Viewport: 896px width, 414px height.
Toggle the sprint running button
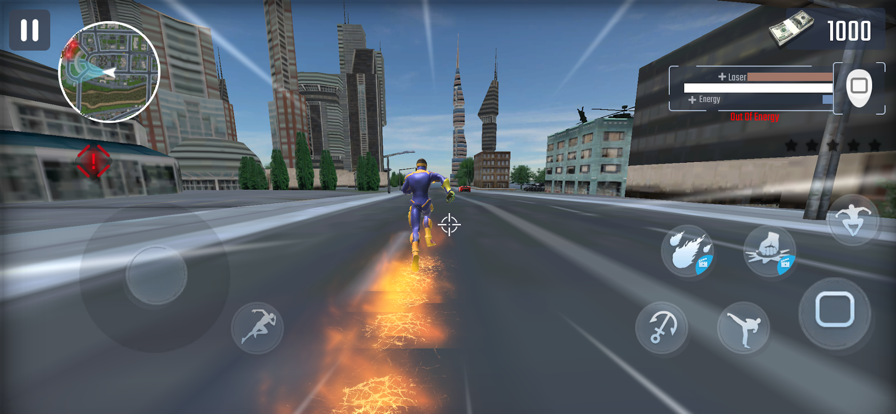click(257, 328)
